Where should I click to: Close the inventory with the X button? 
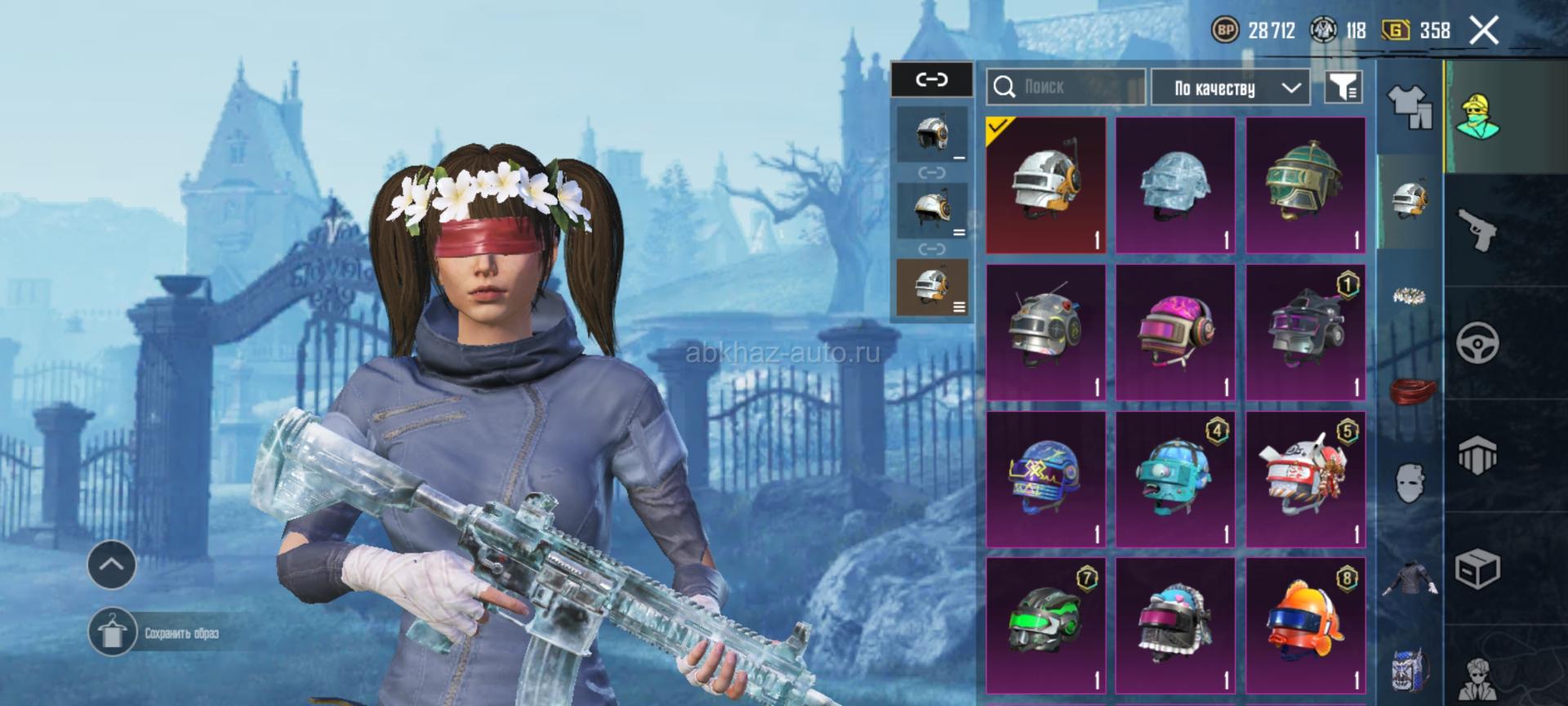coord(1483,31)
